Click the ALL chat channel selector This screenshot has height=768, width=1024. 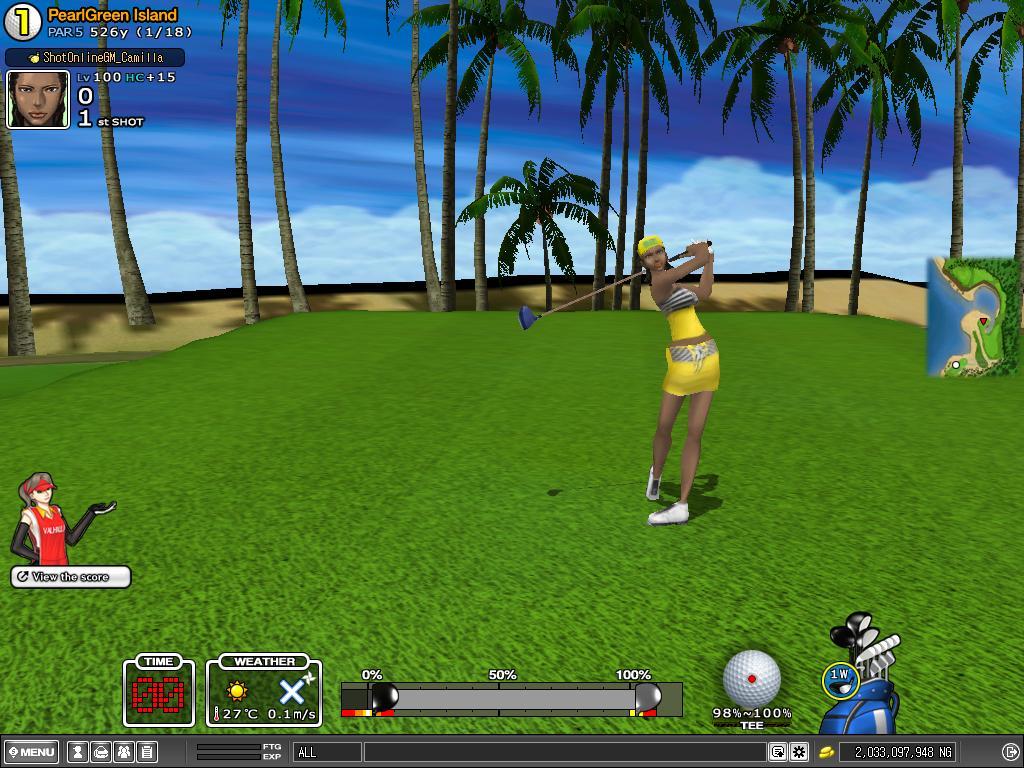pyautogui.click(x=327, y=752)
